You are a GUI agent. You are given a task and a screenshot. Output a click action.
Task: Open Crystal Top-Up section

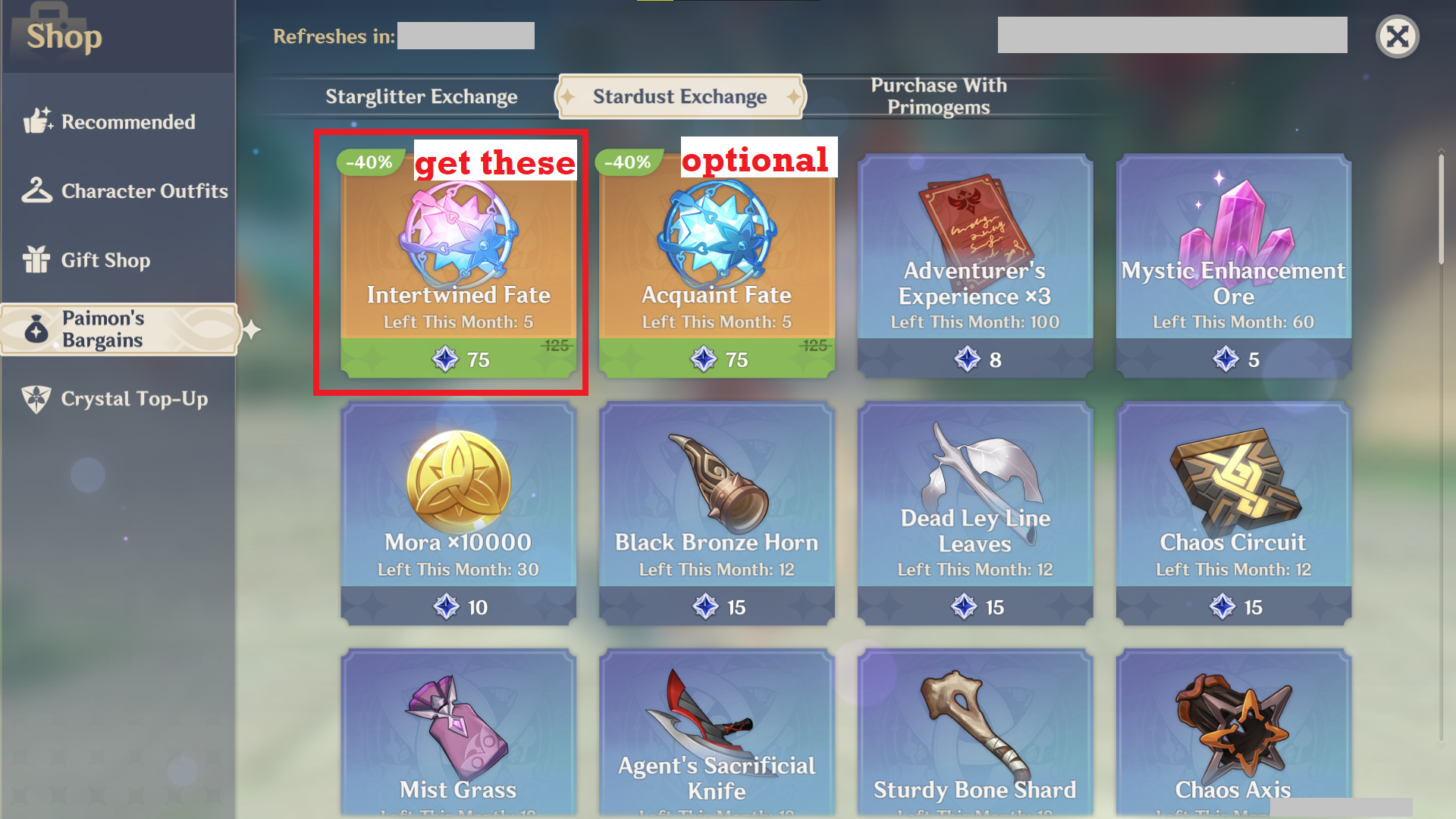(36, 399)
